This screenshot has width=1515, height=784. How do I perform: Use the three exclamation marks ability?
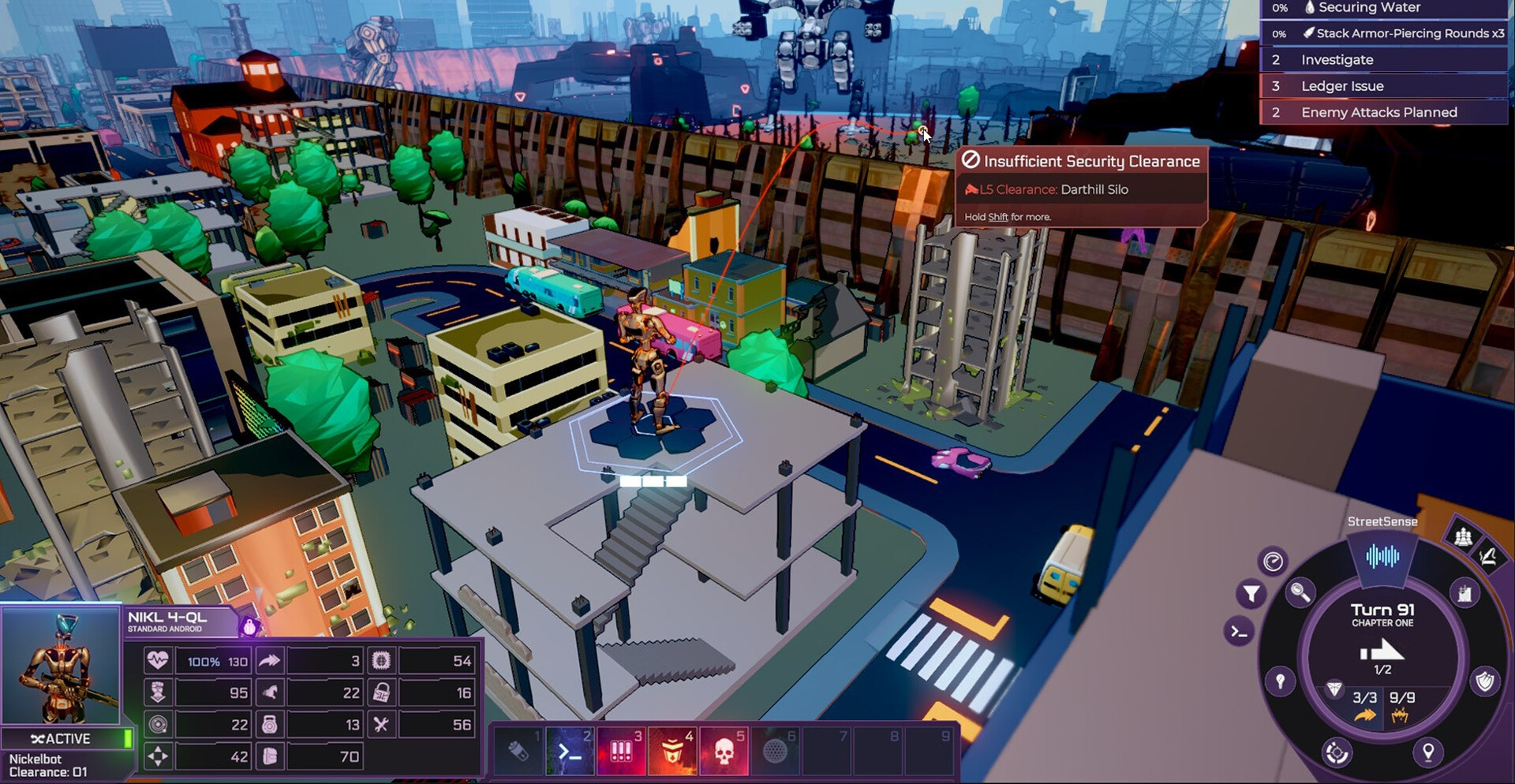point(621,750)
